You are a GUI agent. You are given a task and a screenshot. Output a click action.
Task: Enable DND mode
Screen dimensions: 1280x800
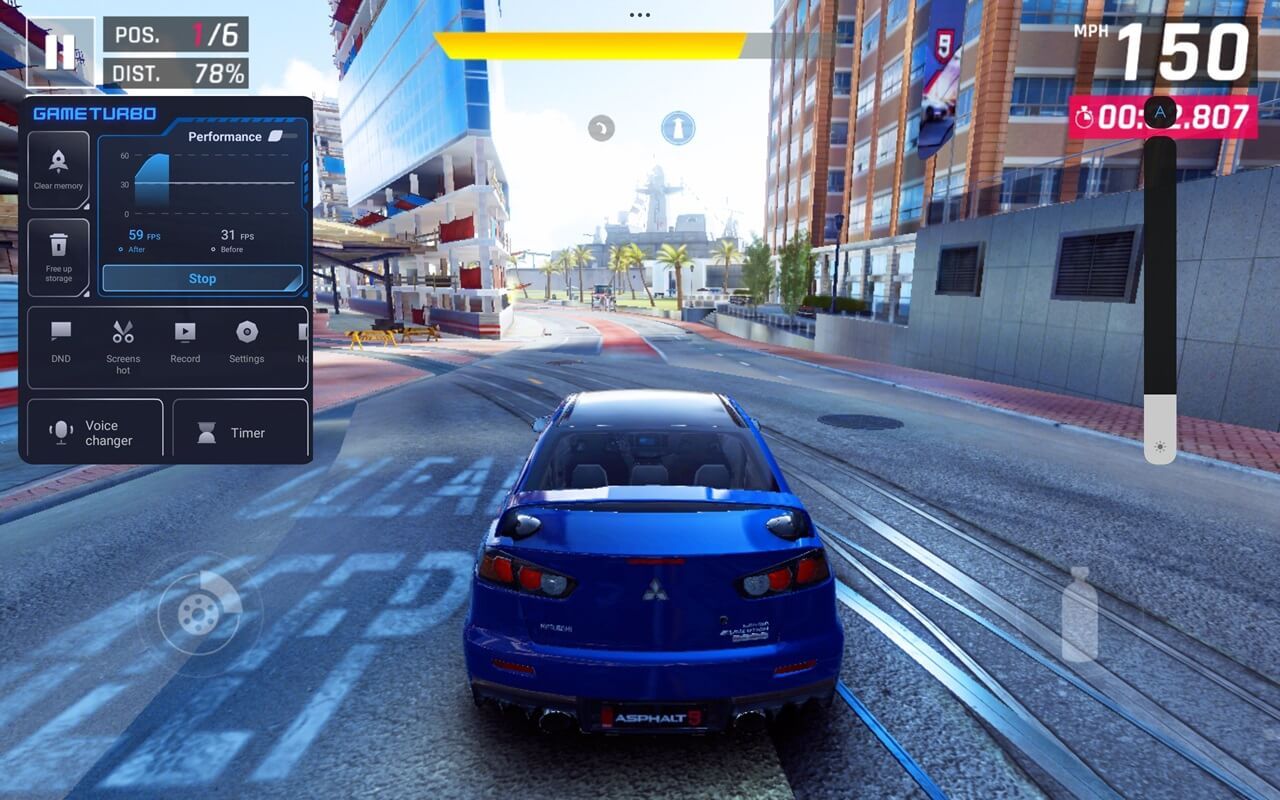(x=61, y=342)
